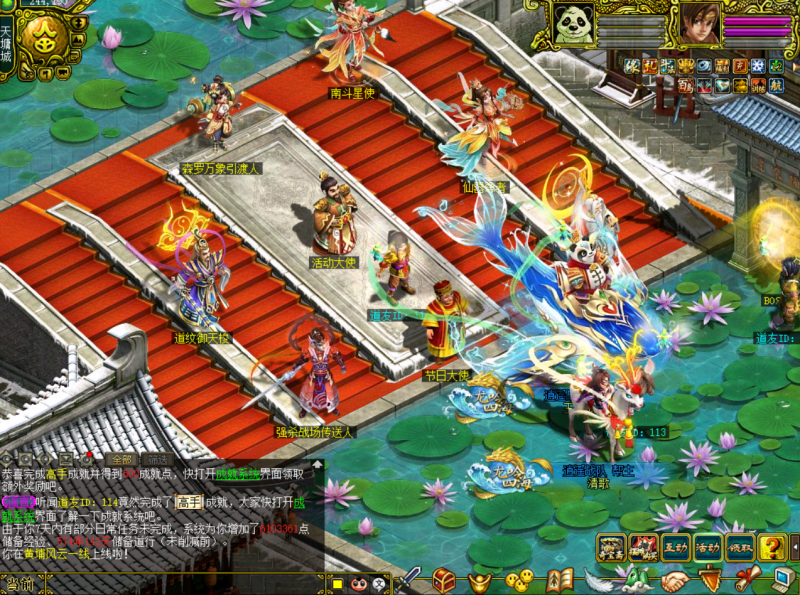
Task: Open the book icon in bottom toolbar
Action: coord(558,580)
